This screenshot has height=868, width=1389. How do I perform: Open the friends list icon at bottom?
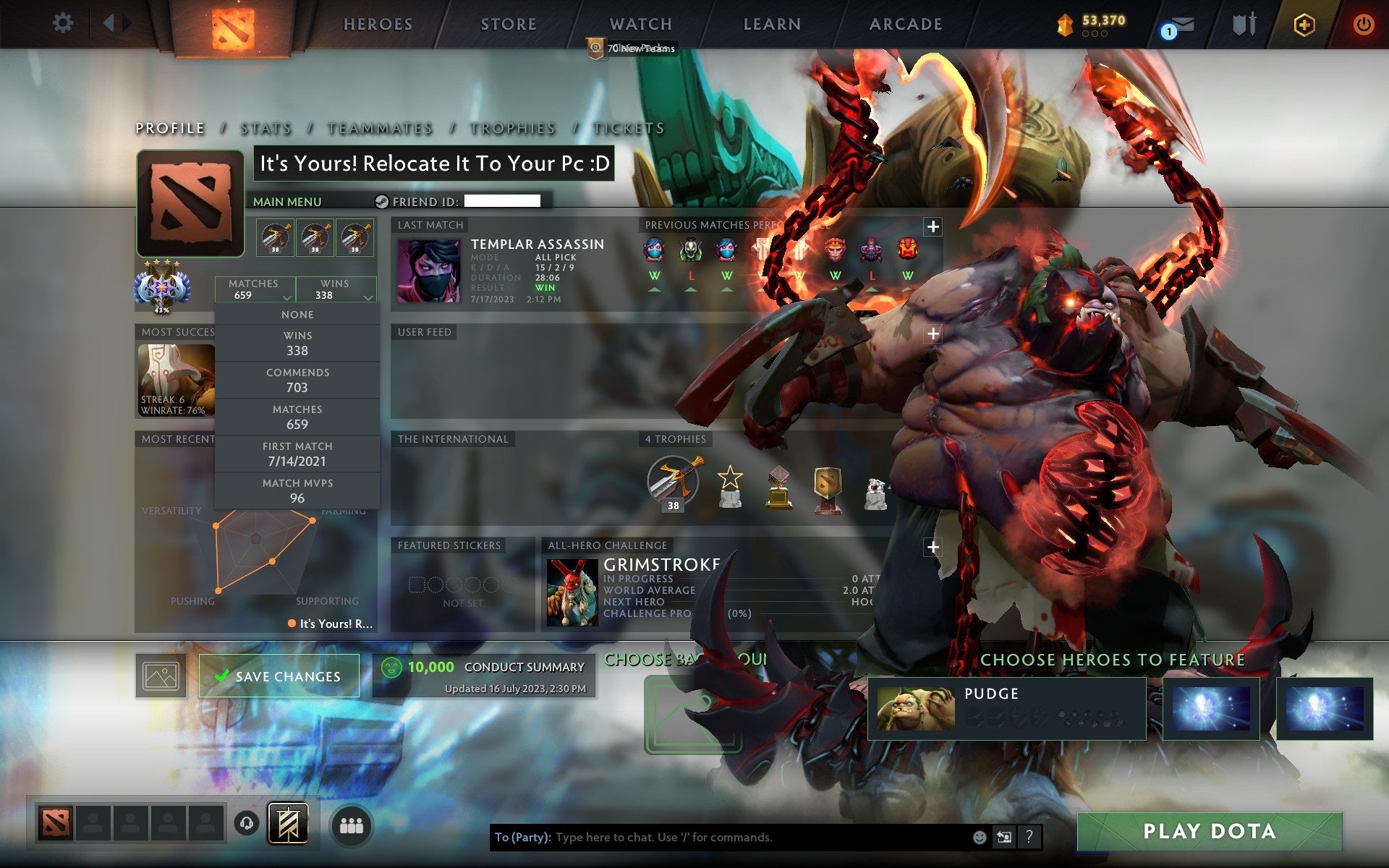click(351, 823)
